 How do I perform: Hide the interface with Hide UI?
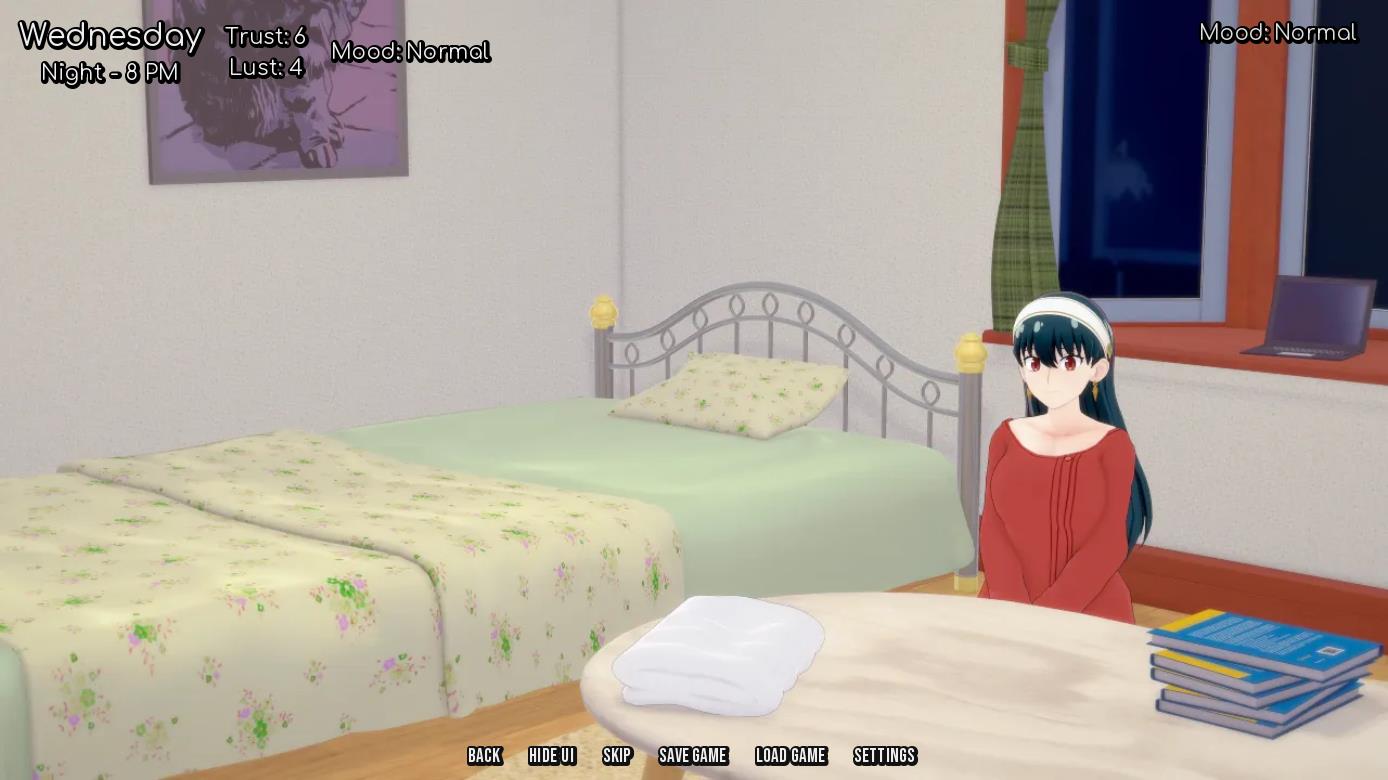[552, 756]
